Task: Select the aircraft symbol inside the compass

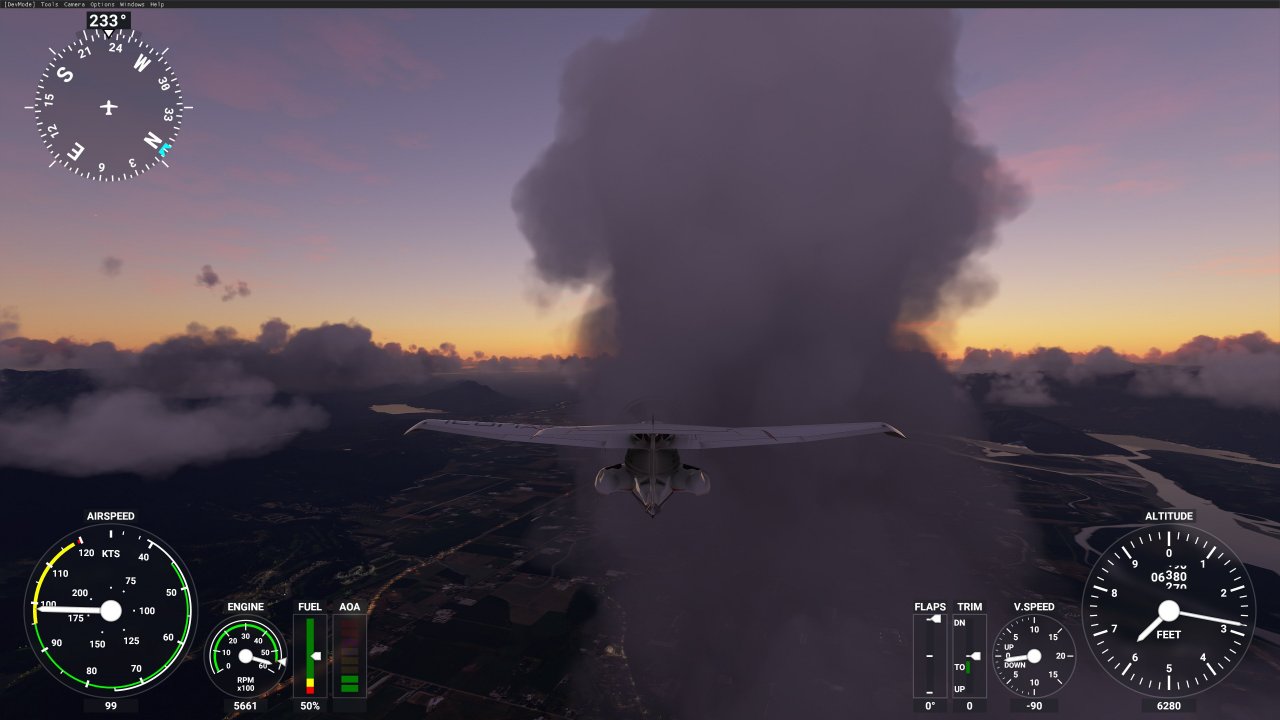Action: coord(107,105)
